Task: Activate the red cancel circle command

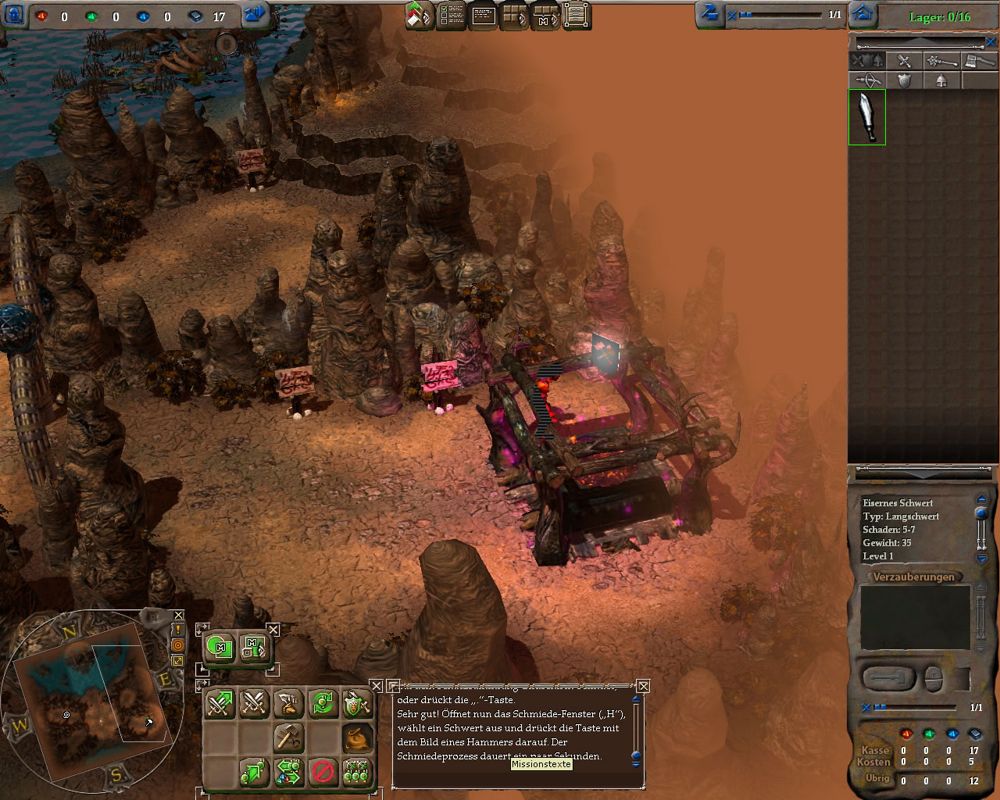Action: (321, 771)
